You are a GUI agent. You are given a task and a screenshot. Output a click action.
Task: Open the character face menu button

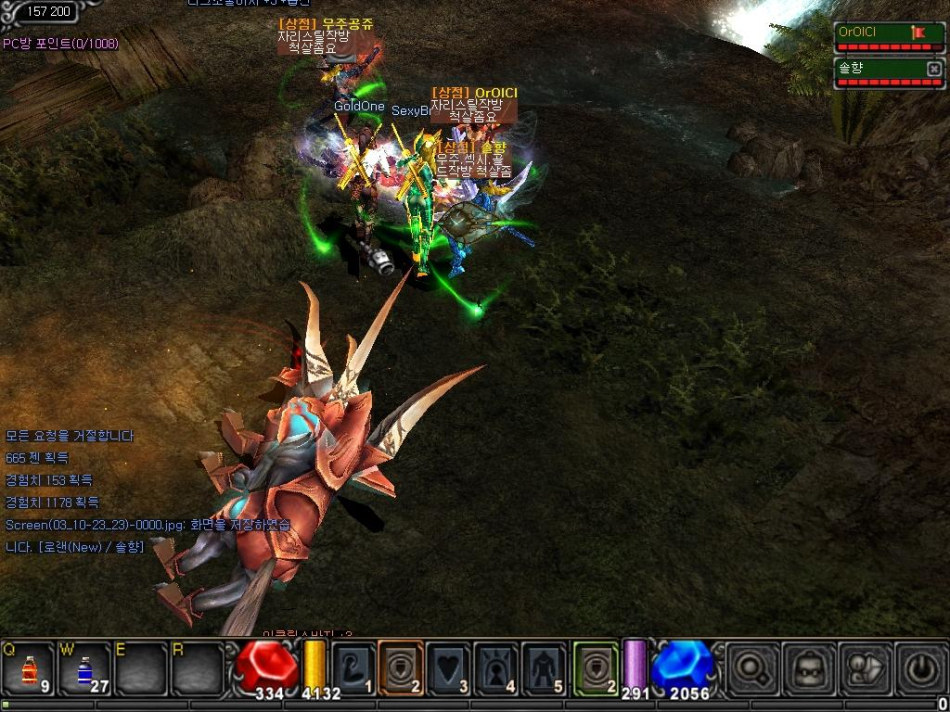coord(808,667)
